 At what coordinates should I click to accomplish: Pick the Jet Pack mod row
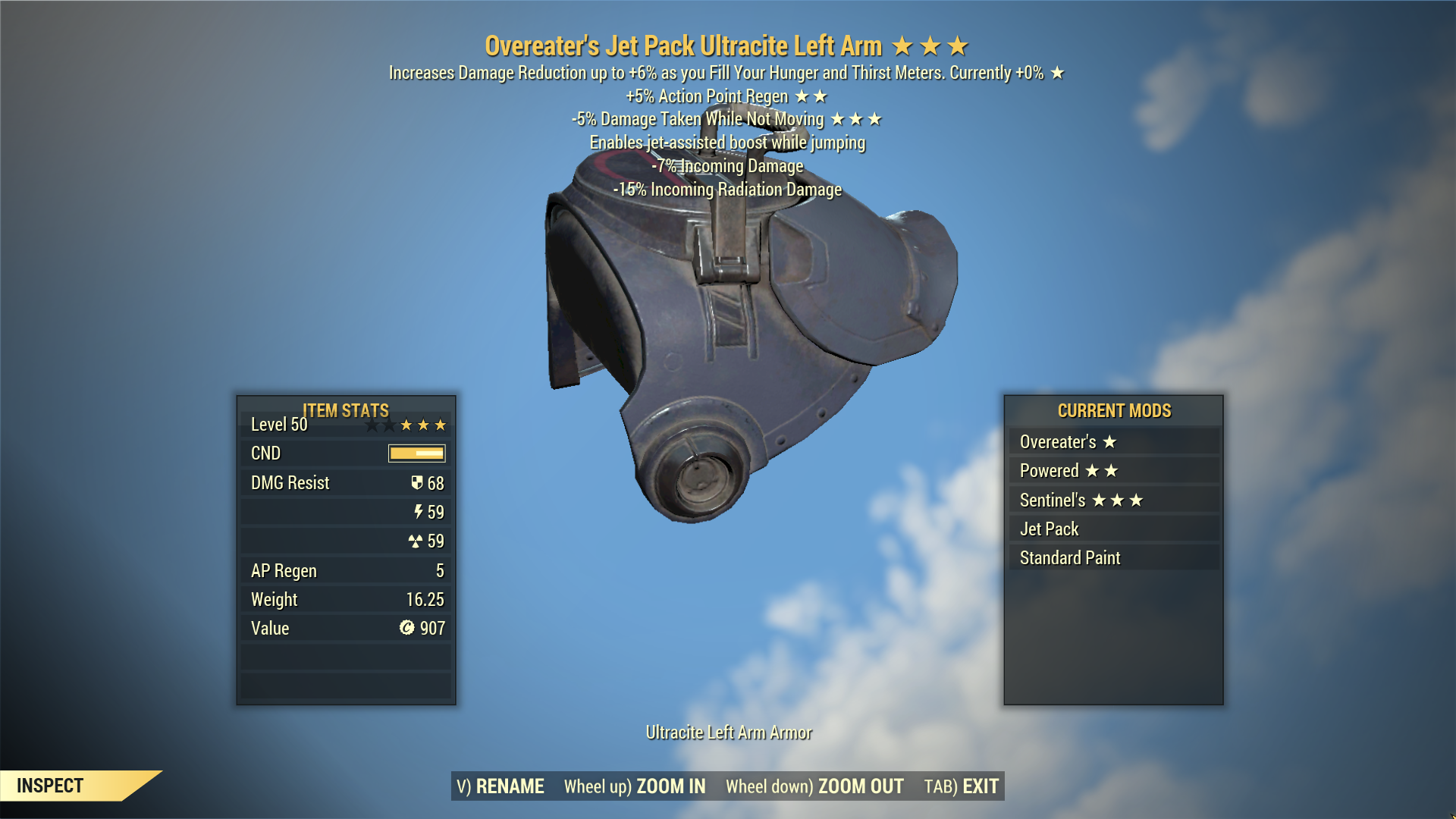(1113, 529)
